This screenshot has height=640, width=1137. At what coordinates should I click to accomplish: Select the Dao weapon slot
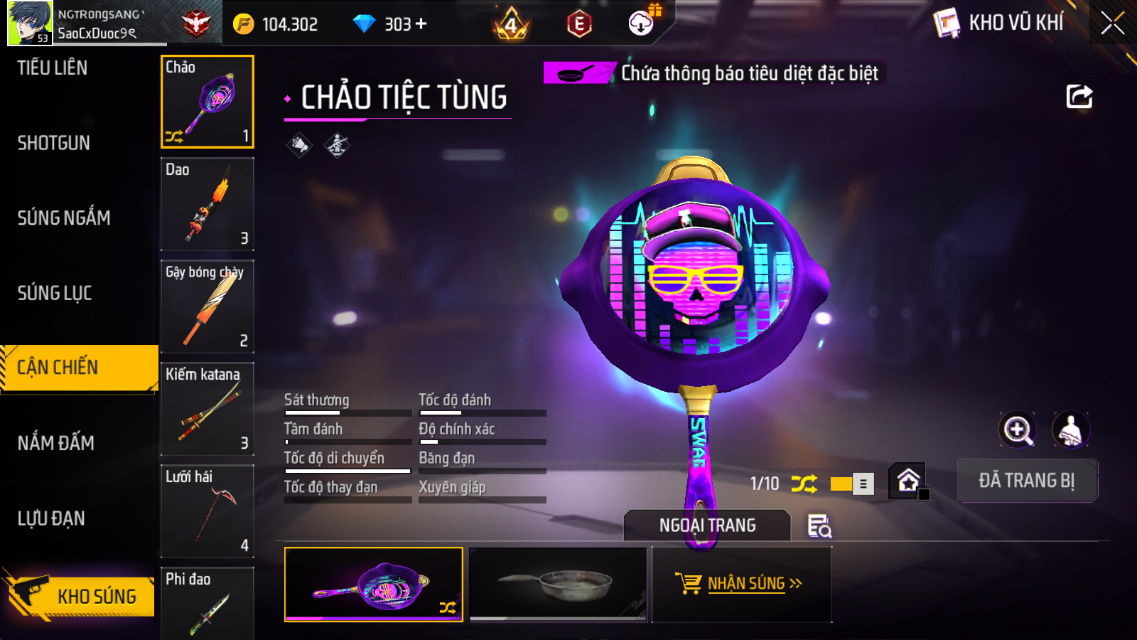(207, 204)
